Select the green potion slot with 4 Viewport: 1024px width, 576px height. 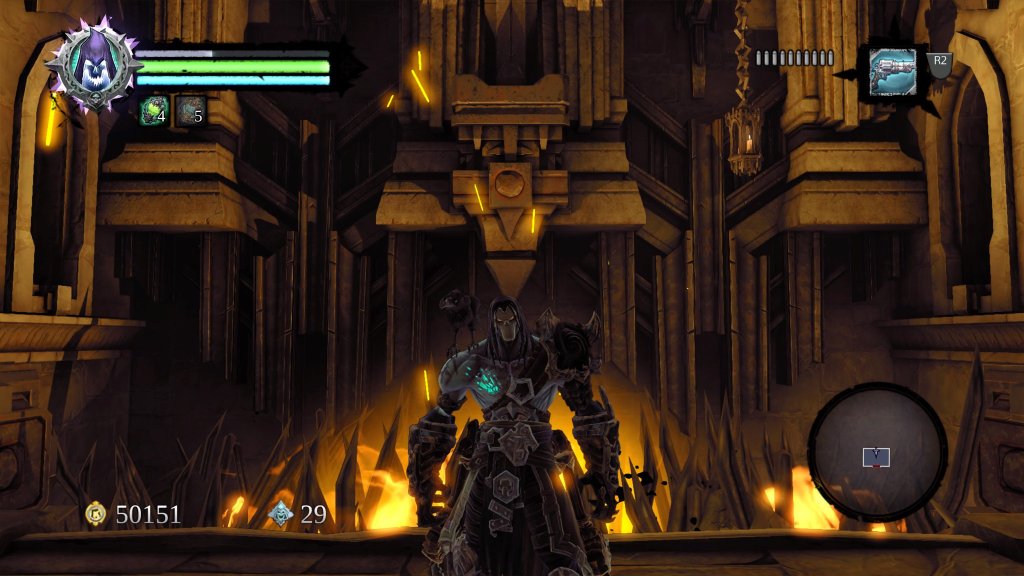pos(154,110)
